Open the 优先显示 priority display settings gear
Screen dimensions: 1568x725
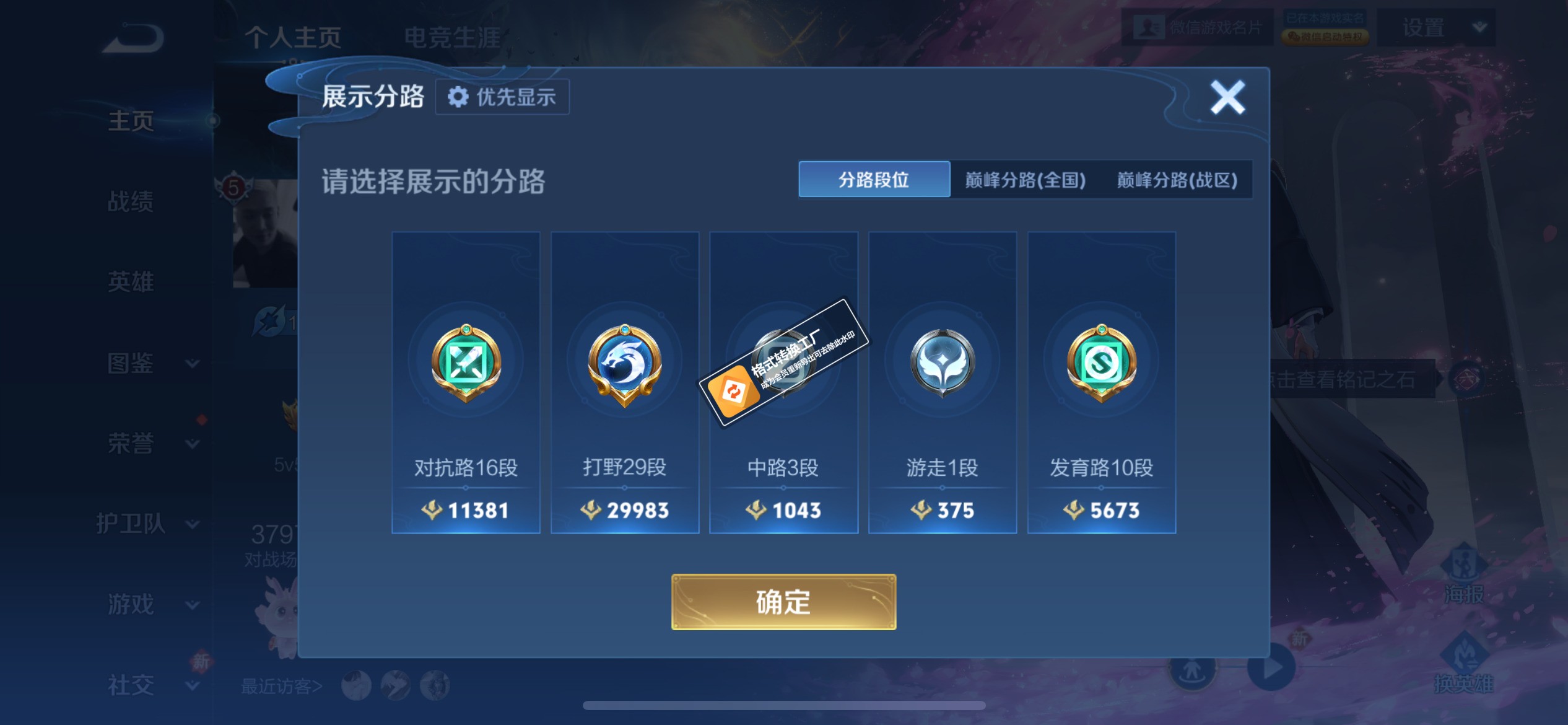click(x=502, y=97)
